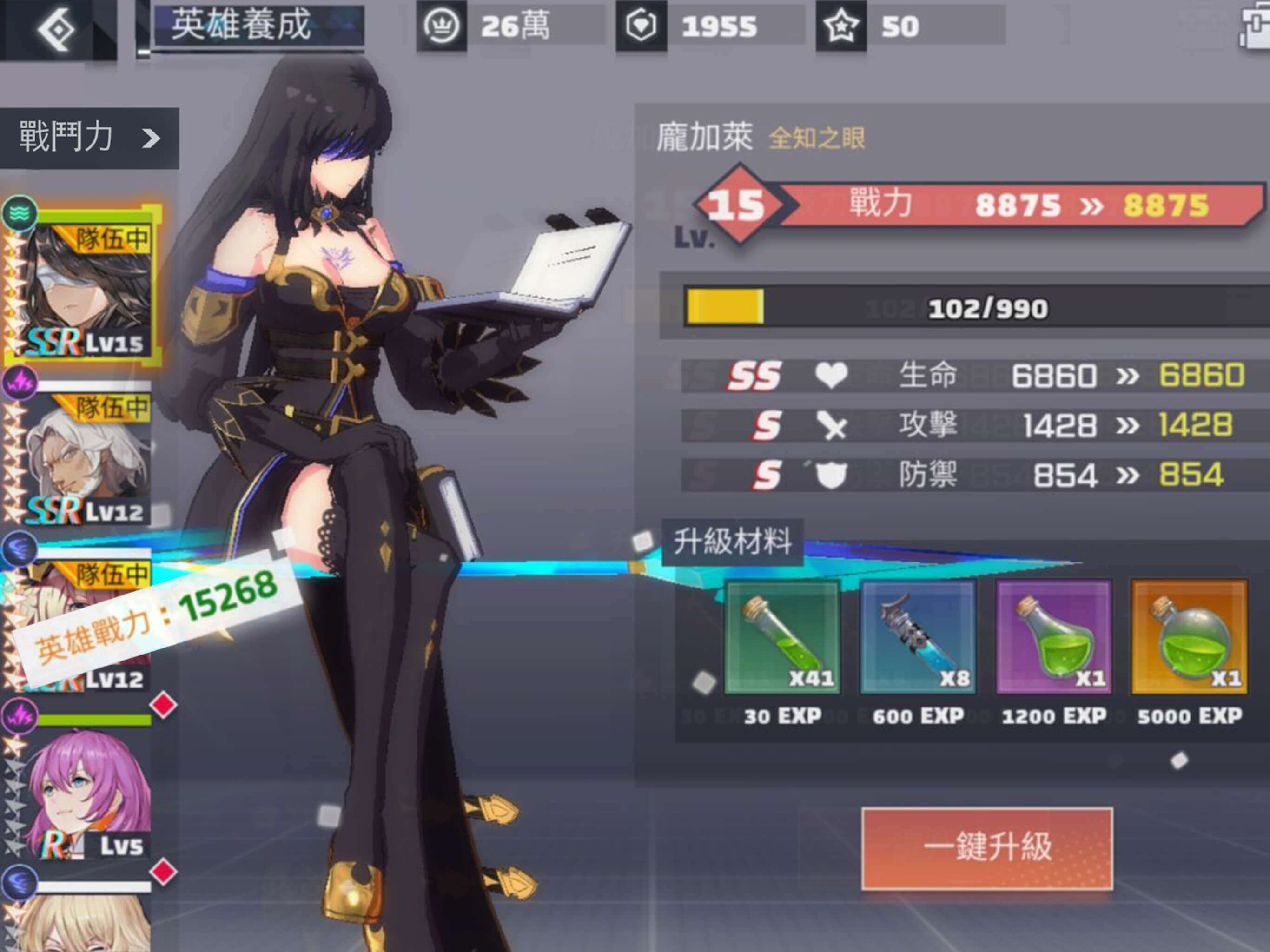1270x952 pixels.
Task: Tap the 一鍵升級 one-click upgrade button
Action: tap(987, 848)
